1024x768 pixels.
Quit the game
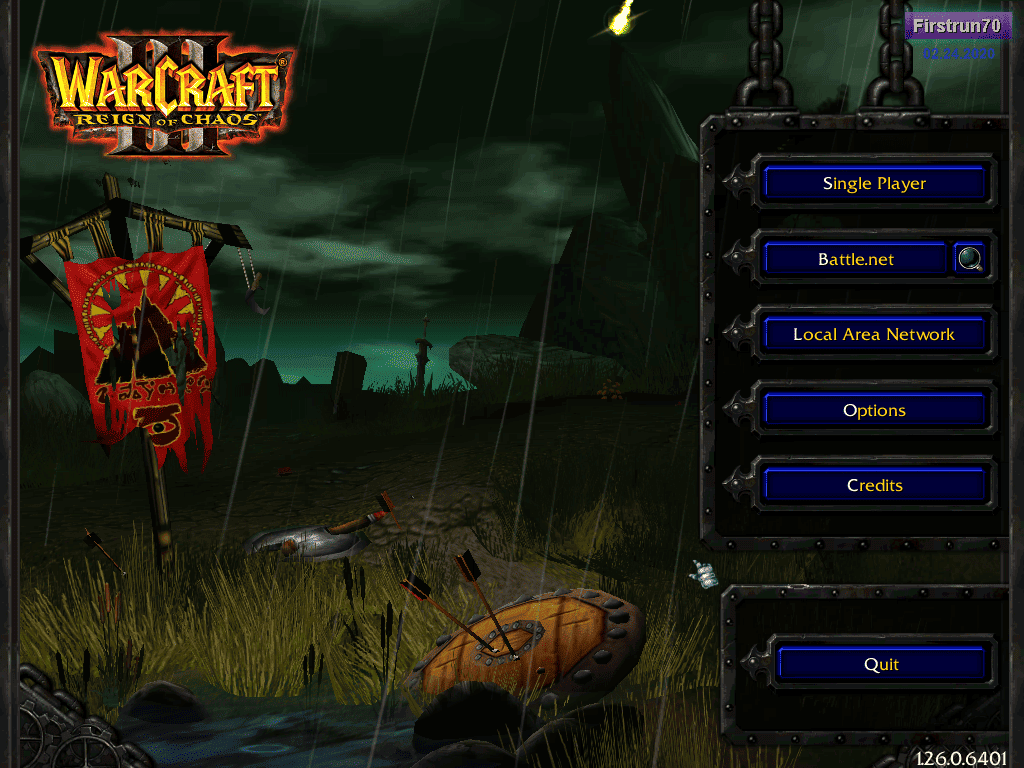(x=881, y=664)
